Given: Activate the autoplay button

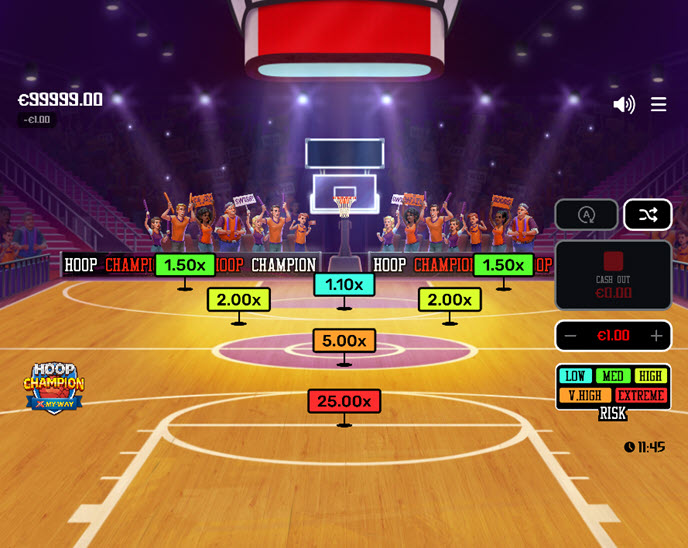Looking at the screenshot, I should pyautogui.click(x=586, y=215).
